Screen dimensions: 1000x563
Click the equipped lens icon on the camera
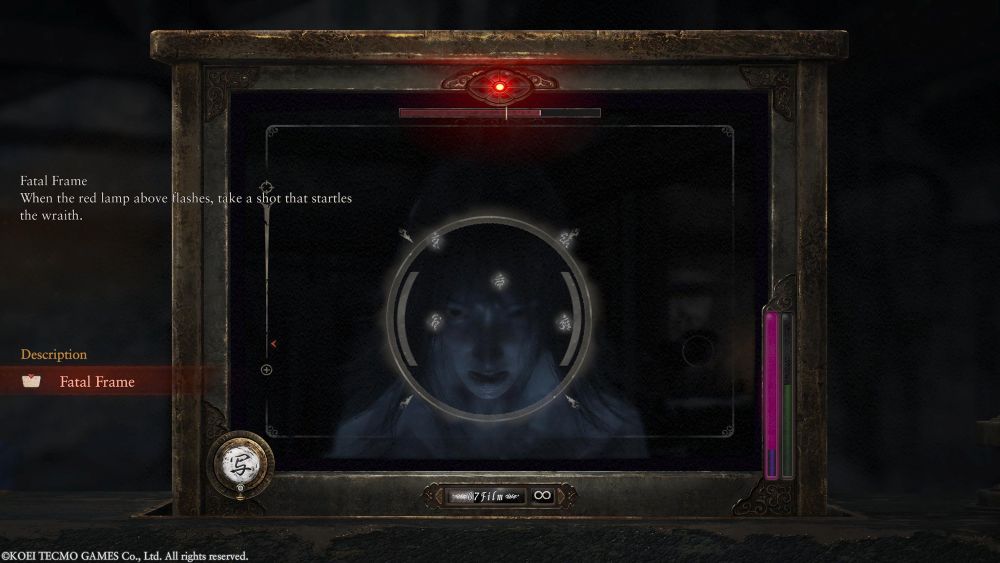tap(241, 462)
